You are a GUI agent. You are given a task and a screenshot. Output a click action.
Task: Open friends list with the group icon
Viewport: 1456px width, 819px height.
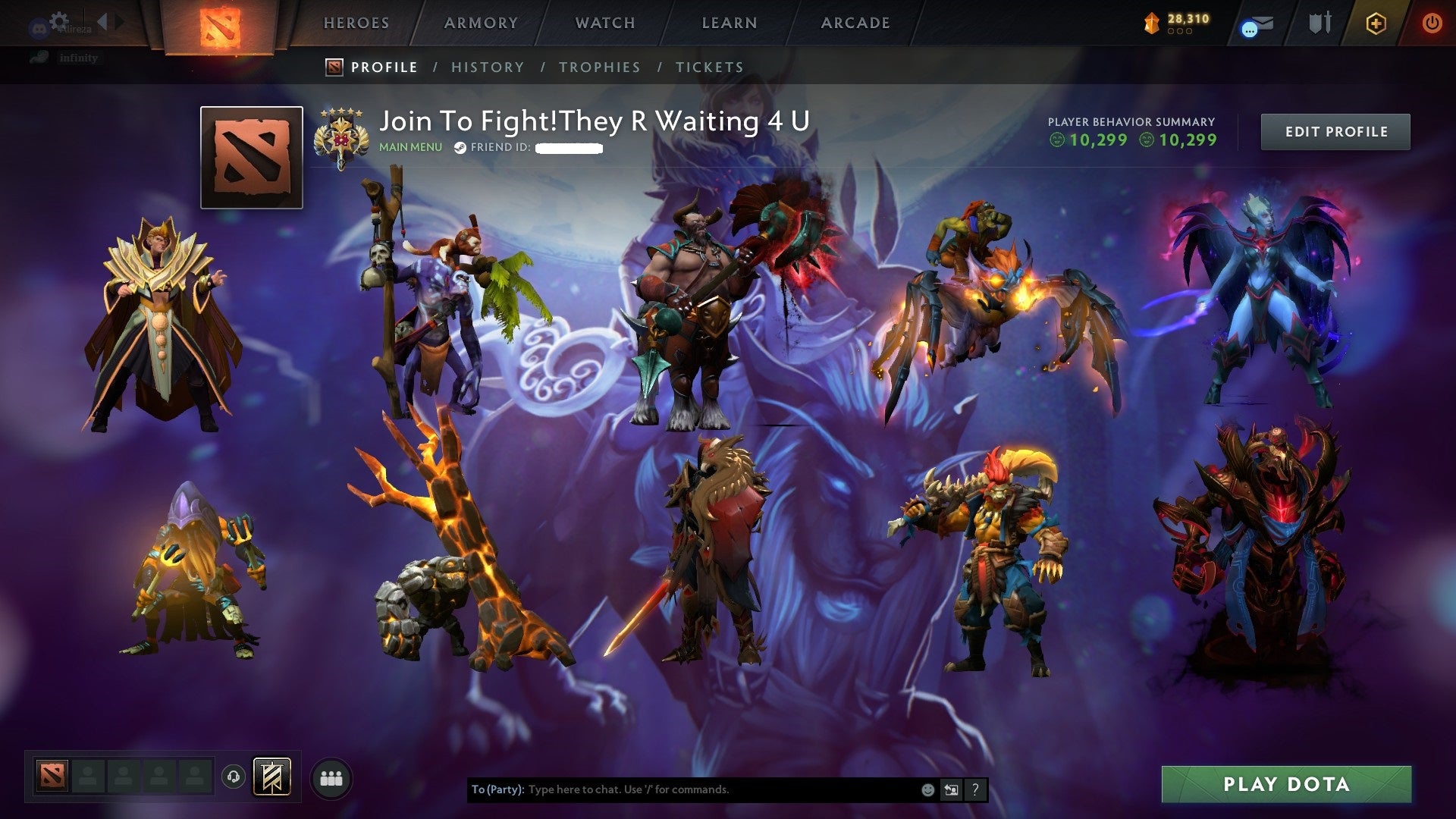(x=330, y=778)
